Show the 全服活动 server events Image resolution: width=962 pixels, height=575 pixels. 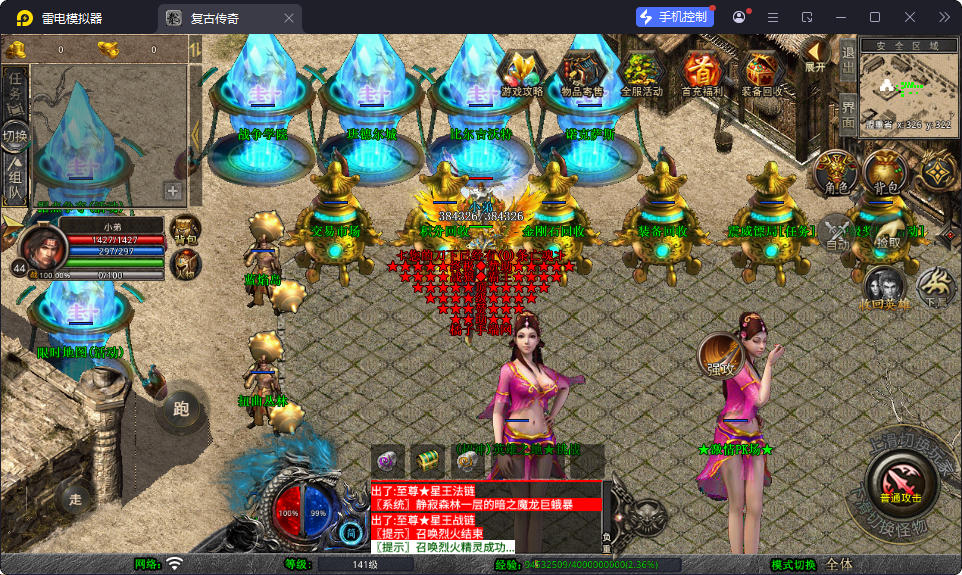pos(642,73)
